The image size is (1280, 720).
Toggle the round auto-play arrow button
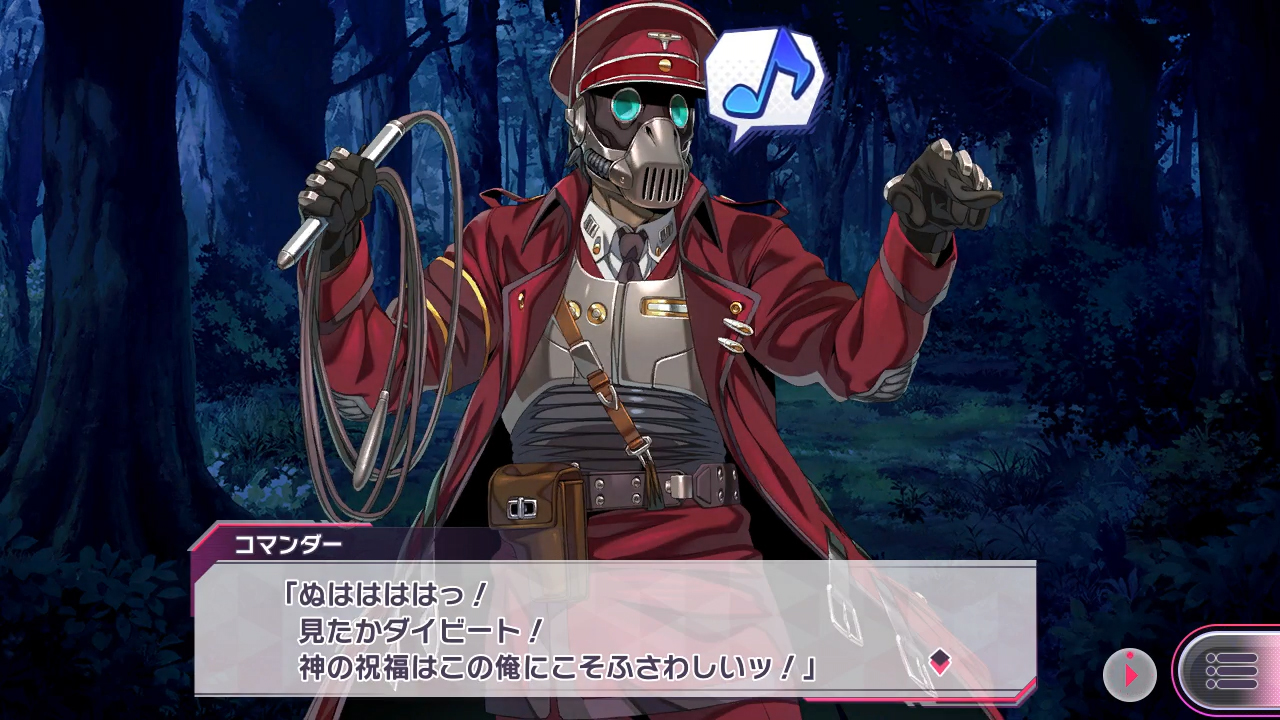[1130, 673]
